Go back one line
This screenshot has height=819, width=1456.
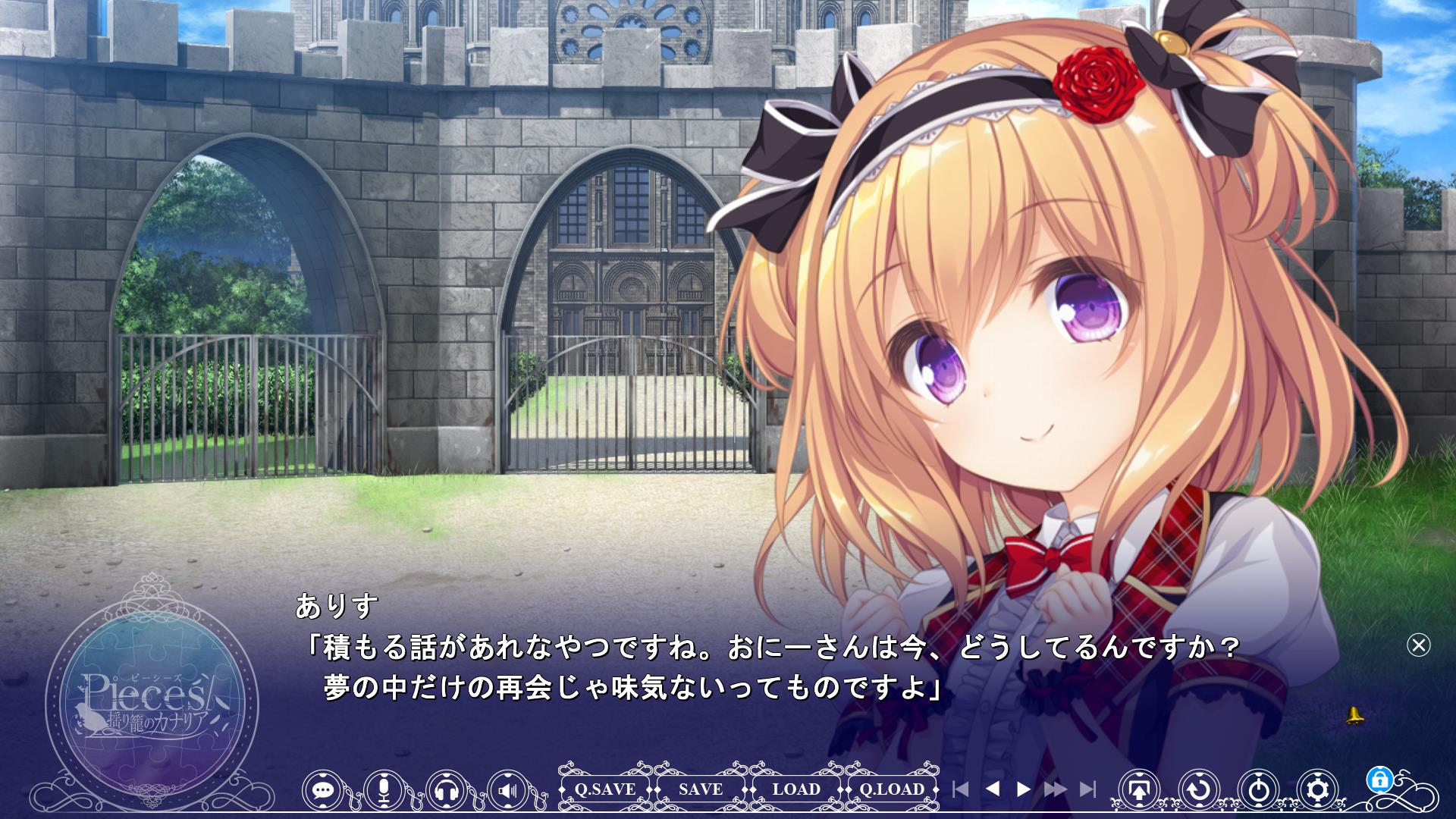coord(992,789)
